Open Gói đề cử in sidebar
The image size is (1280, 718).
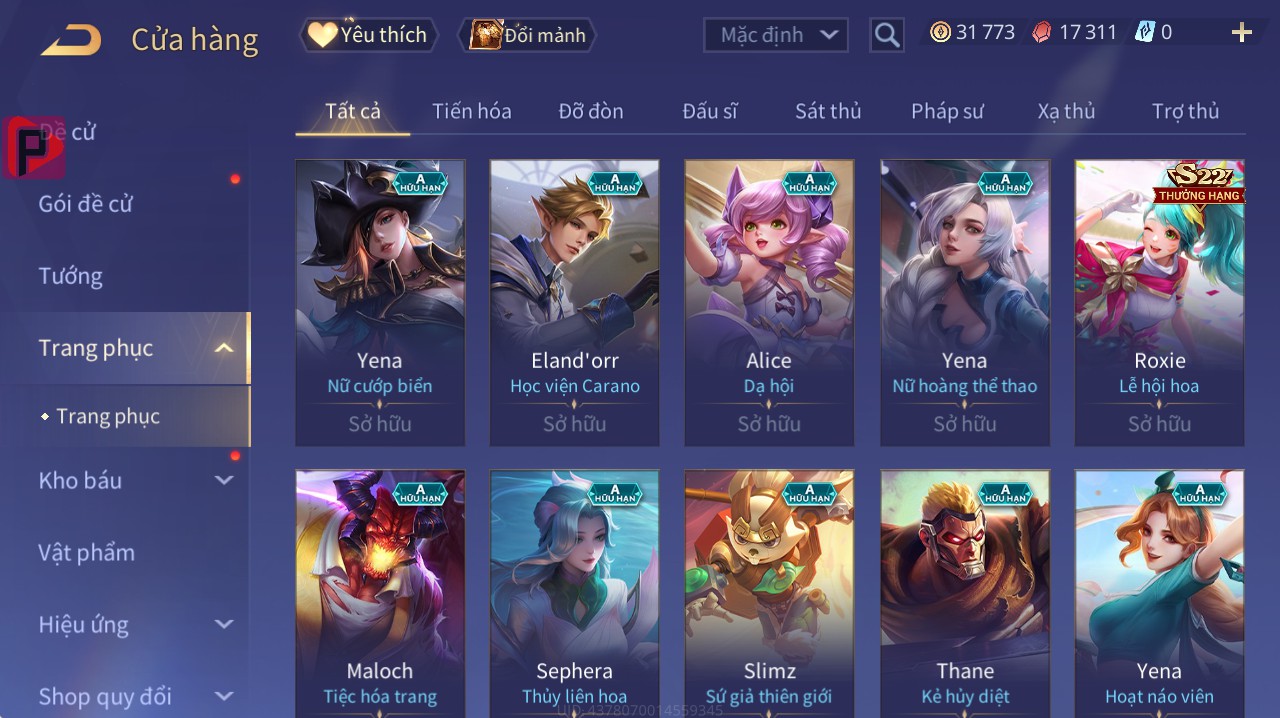pyautogui.click(x=86, y=204)
